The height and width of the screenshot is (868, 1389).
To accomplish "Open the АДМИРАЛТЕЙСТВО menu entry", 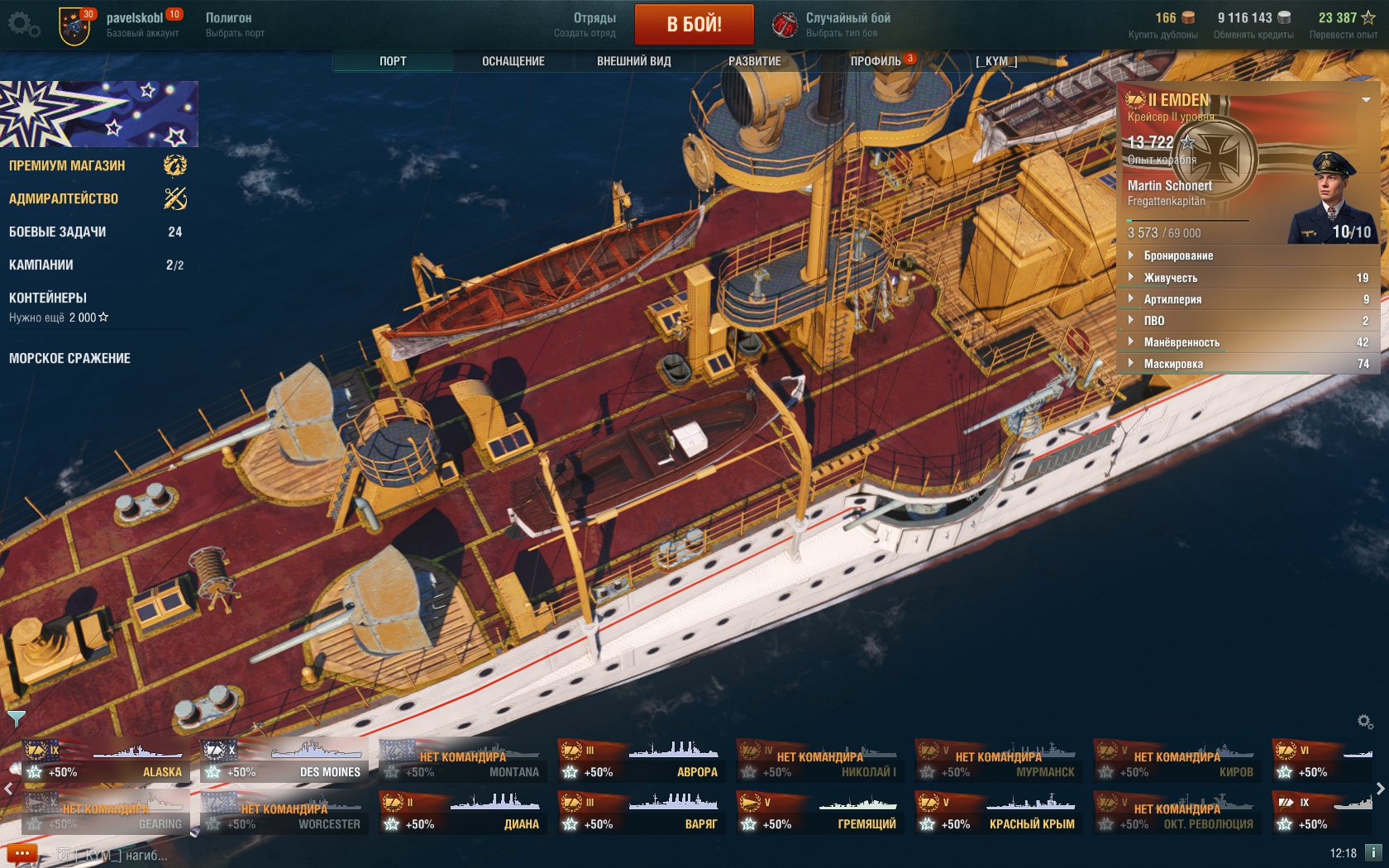I will 64,198.
